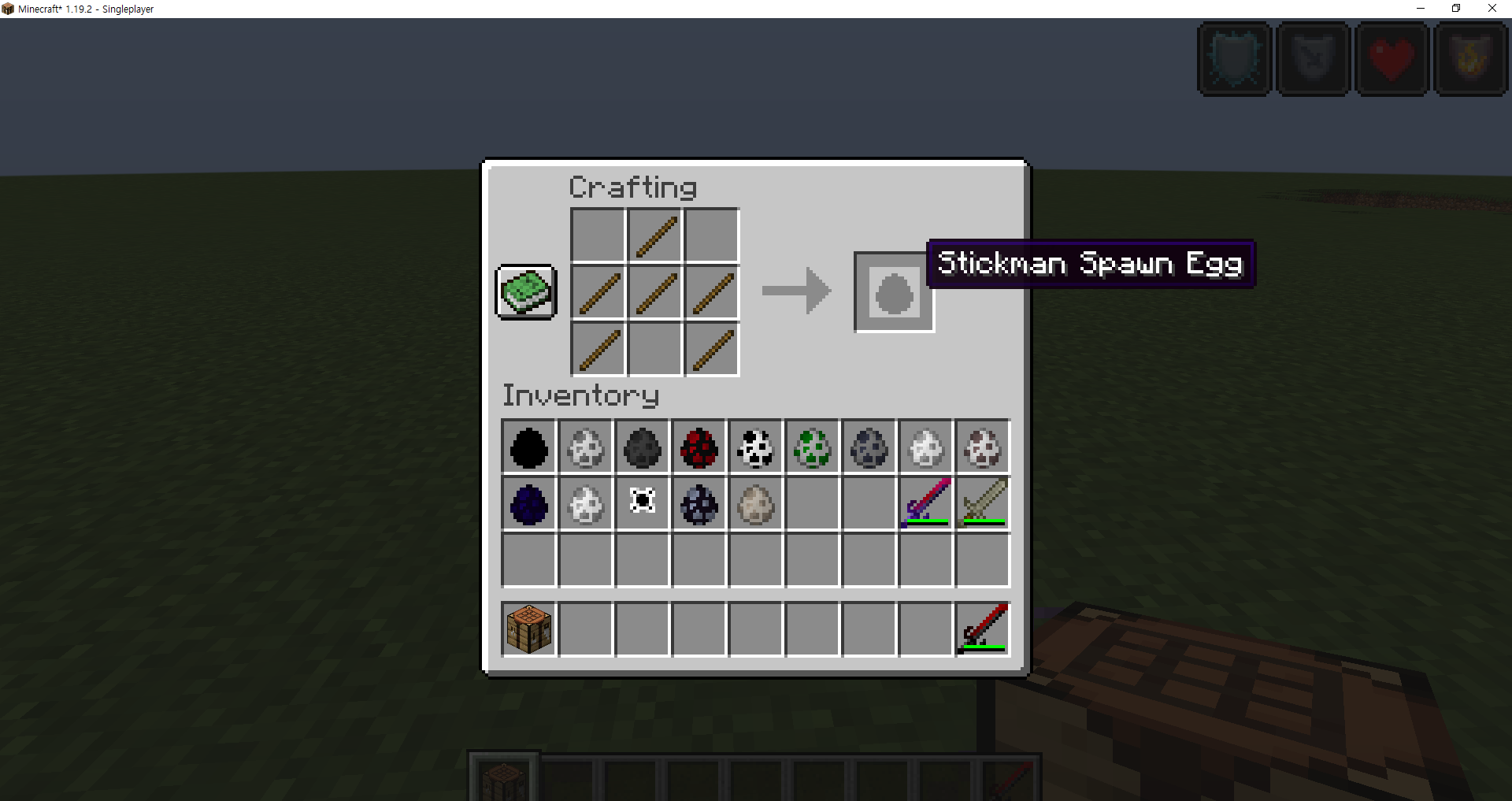Viewport: 1512px width, 801px height.
Task: Open the green recipe book
Action: [525, 292]
